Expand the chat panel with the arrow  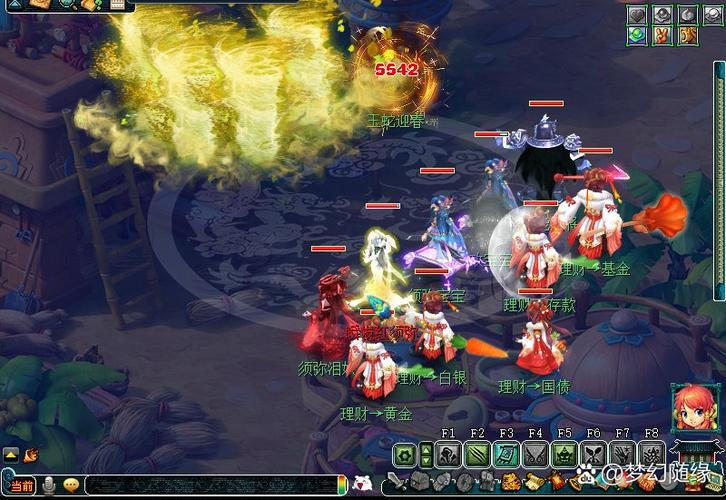(x=11, y=455)
